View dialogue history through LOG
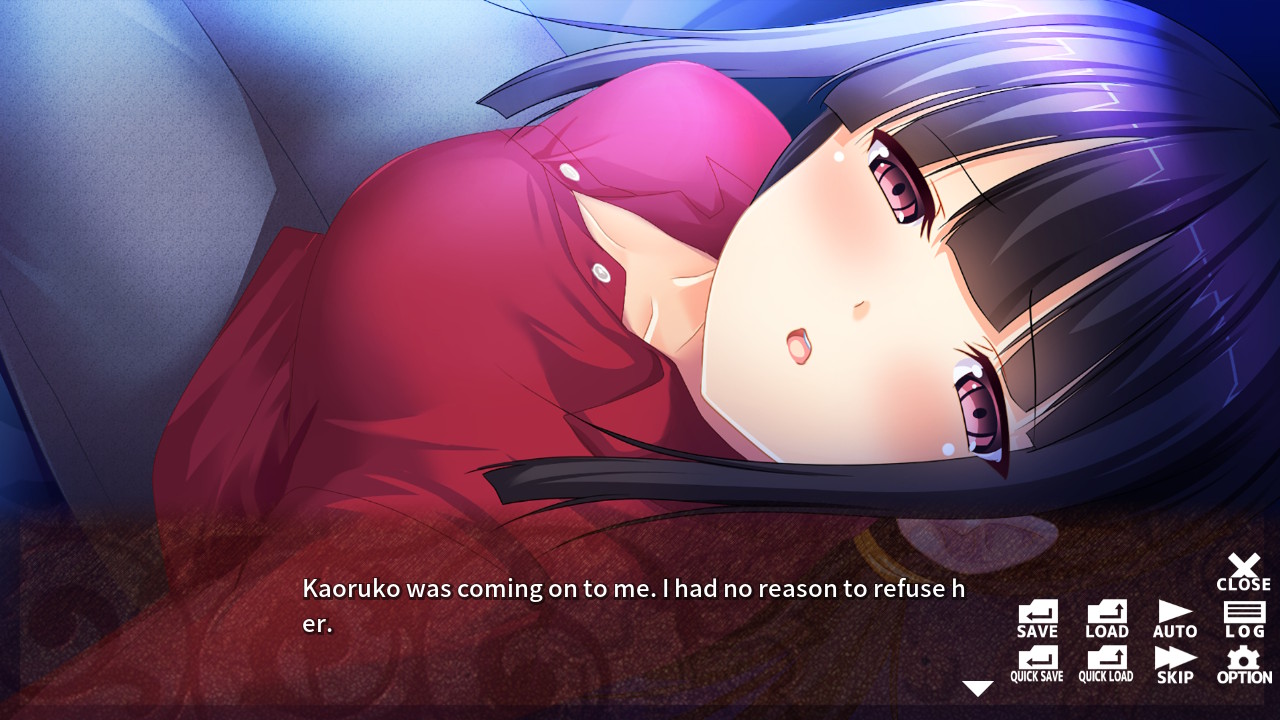This screenshot has width=1280, height=720. pos(1243,614)
